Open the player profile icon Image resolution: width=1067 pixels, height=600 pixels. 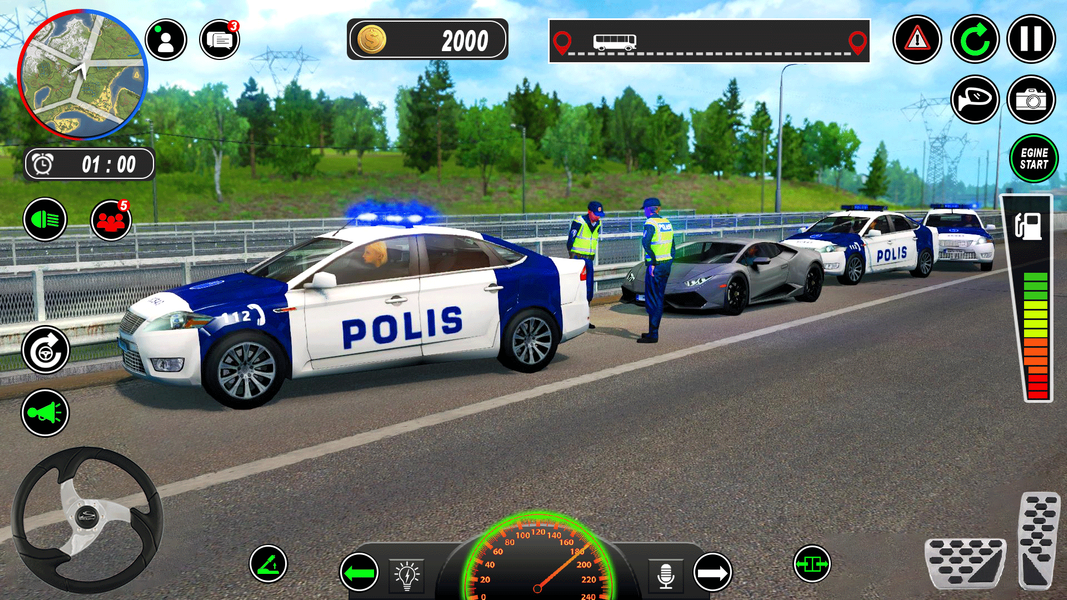[x=166, y=40]
